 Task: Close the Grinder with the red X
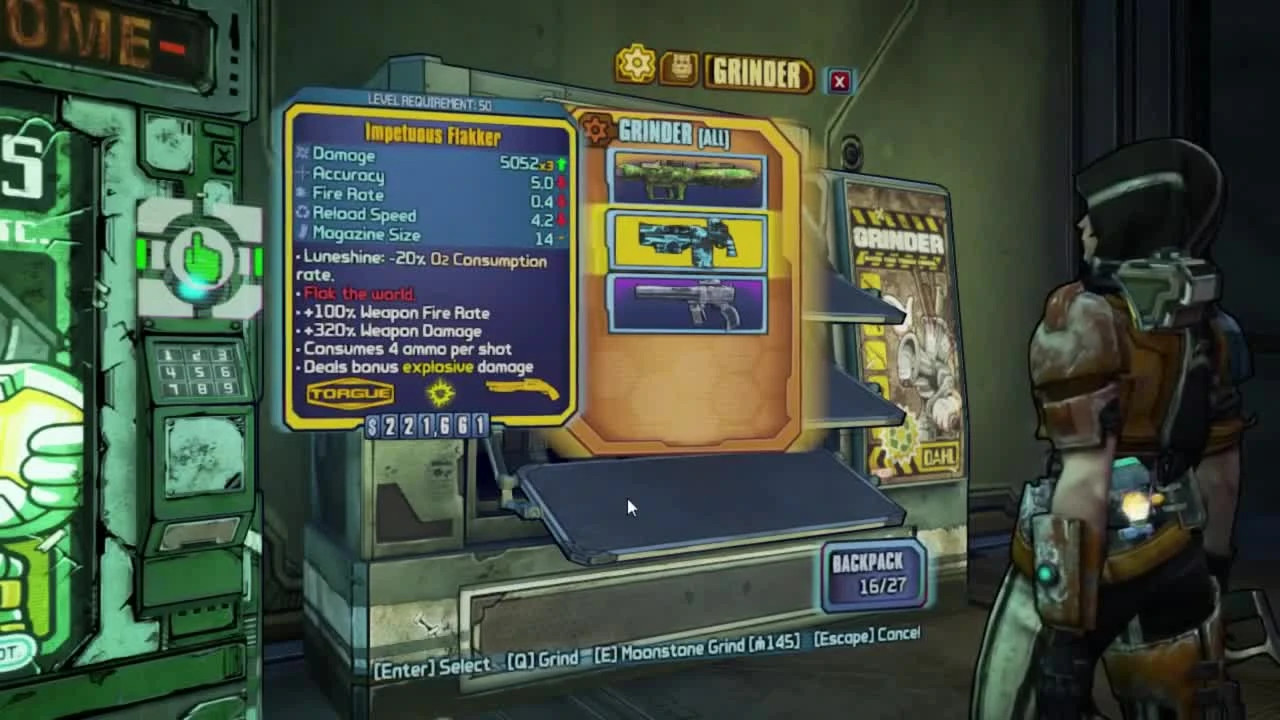(x=838, y=81)
